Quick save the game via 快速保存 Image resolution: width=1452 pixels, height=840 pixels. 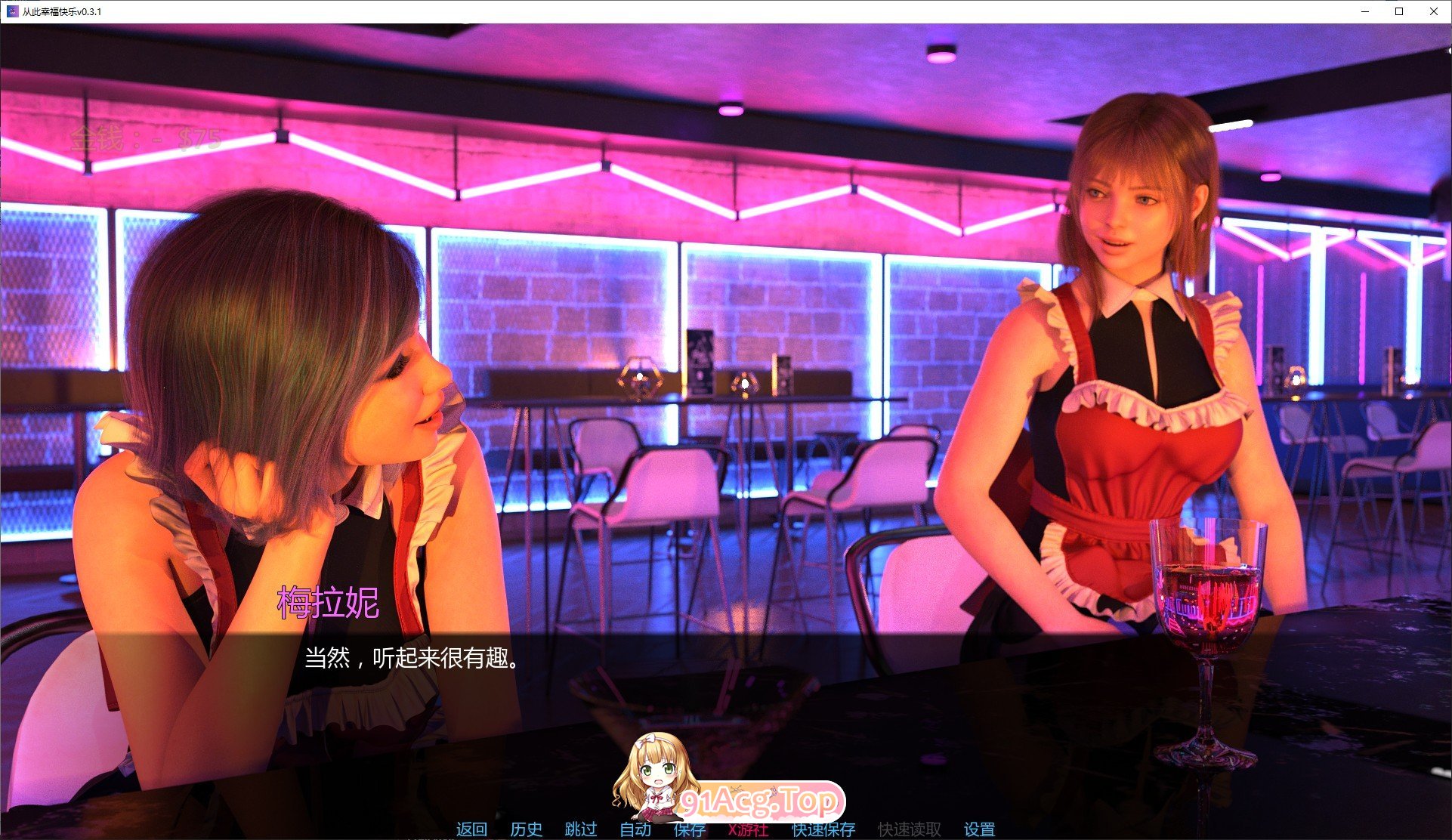[x=823, y=829]
